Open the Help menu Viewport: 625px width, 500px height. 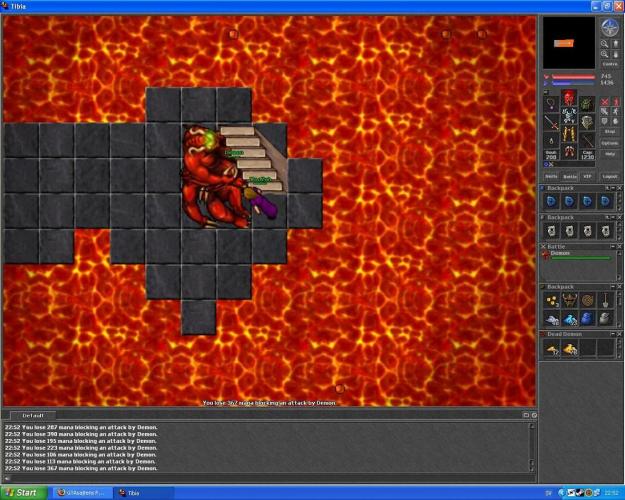pos(610,154)
